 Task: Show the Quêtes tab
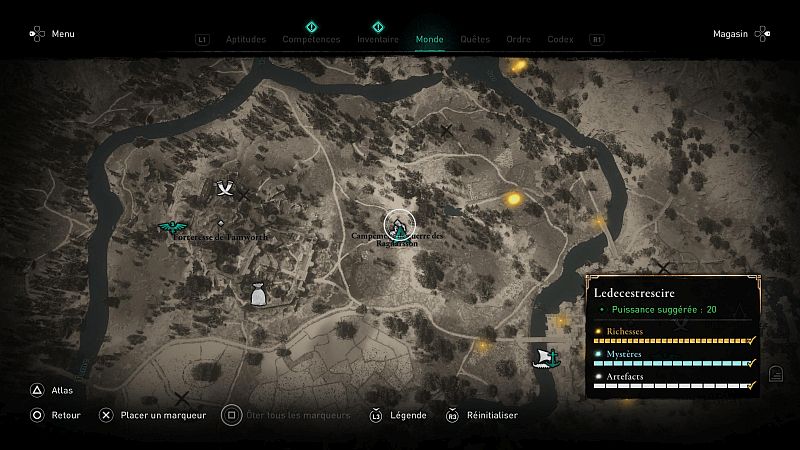(475, 40)
